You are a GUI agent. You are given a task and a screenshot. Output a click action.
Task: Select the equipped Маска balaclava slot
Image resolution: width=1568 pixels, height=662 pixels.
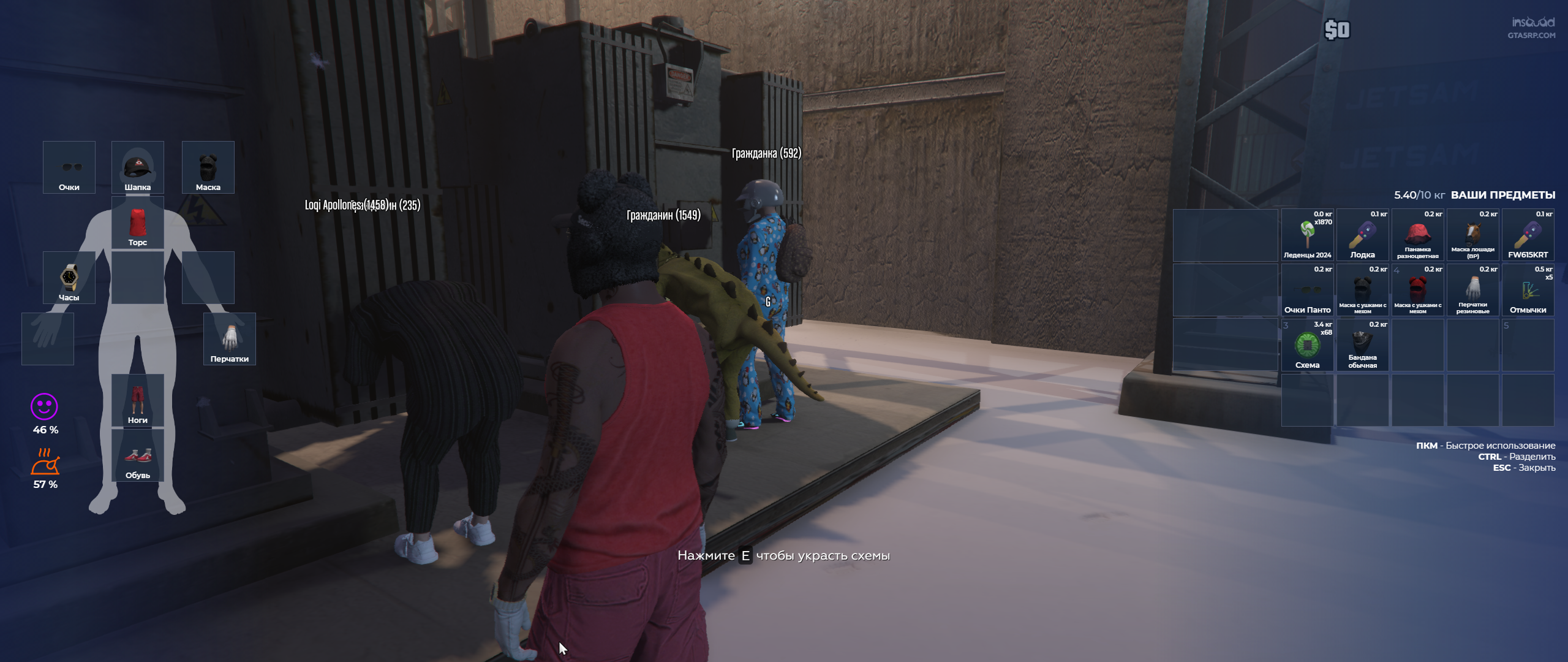(208, 167)
